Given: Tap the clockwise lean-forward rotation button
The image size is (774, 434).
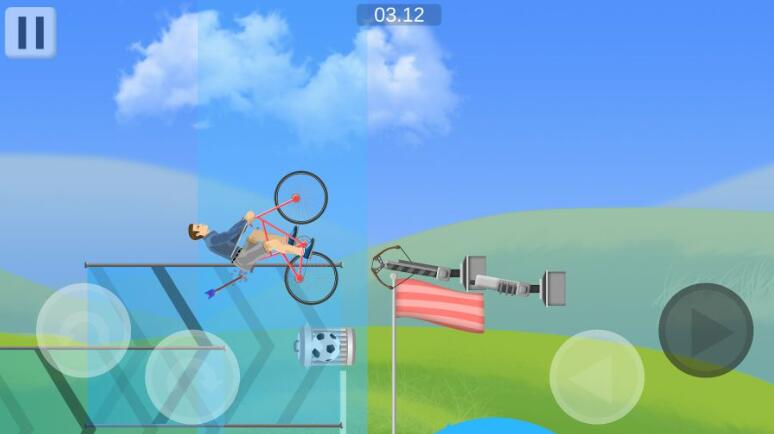Looking at the screenshot, I should coord(192,377).
